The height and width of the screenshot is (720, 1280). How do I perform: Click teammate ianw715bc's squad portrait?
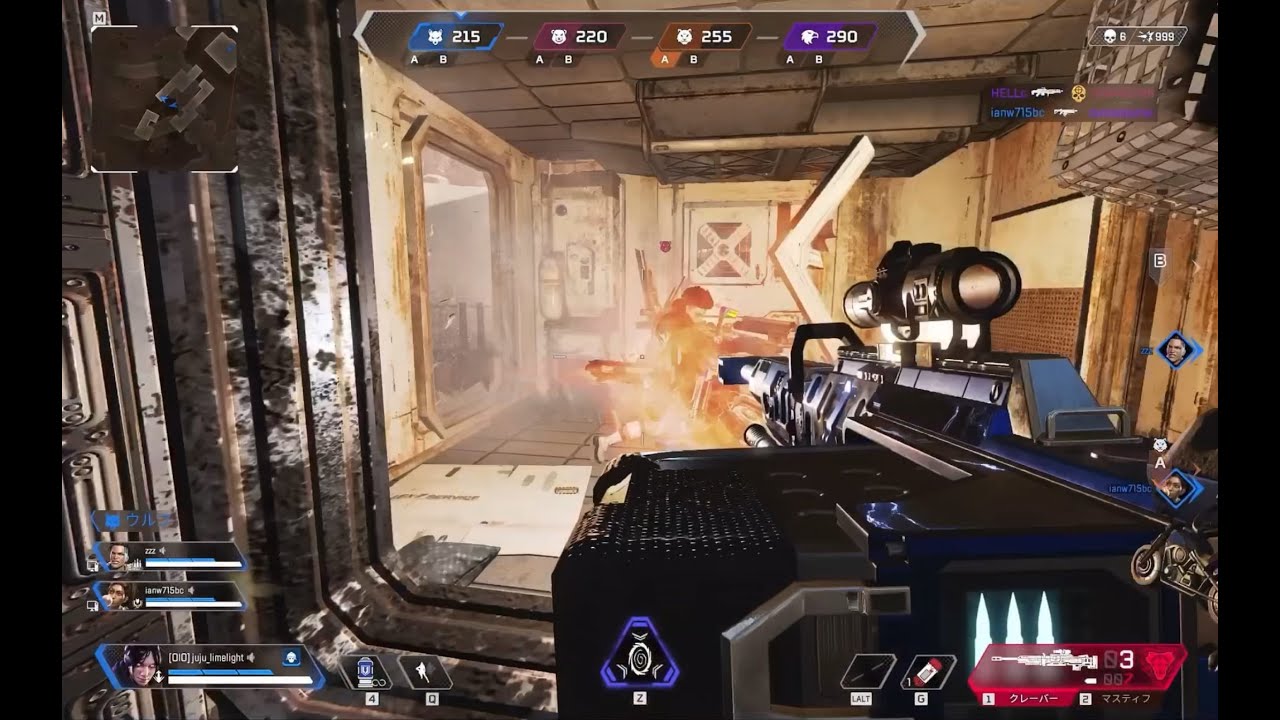coord(120,596)
